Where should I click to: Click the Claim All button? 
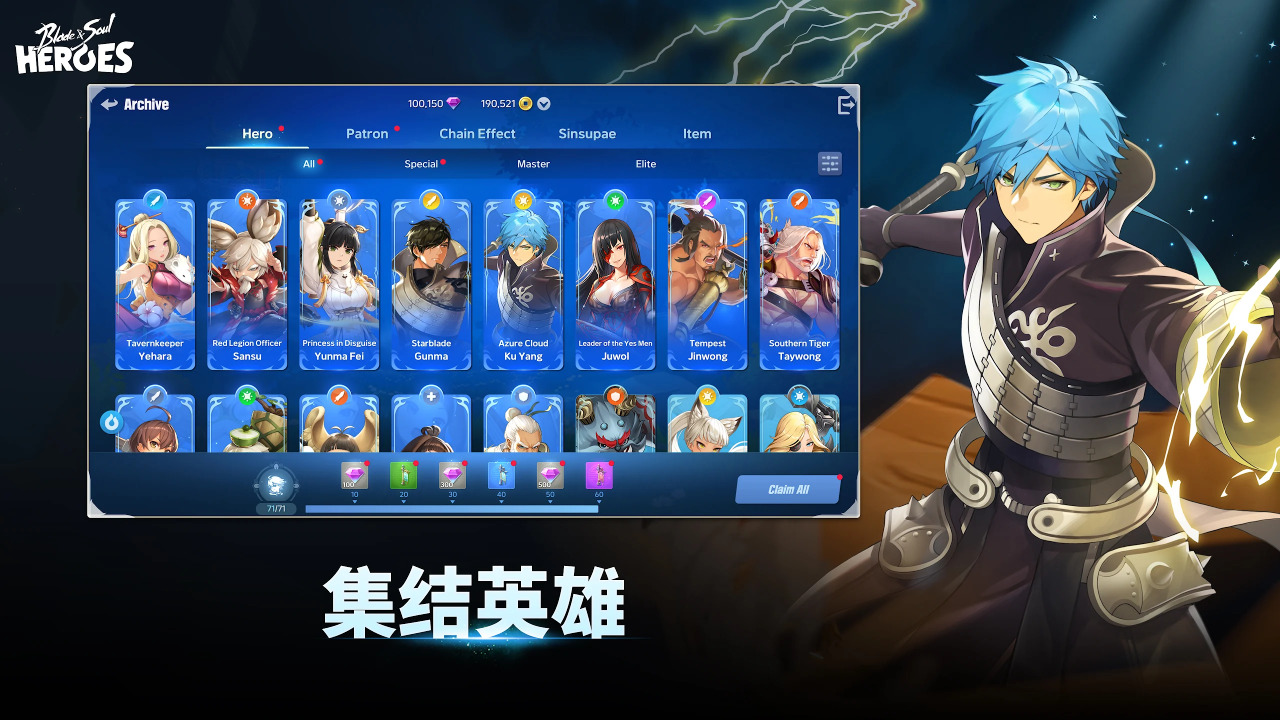(x=789, y=488)
